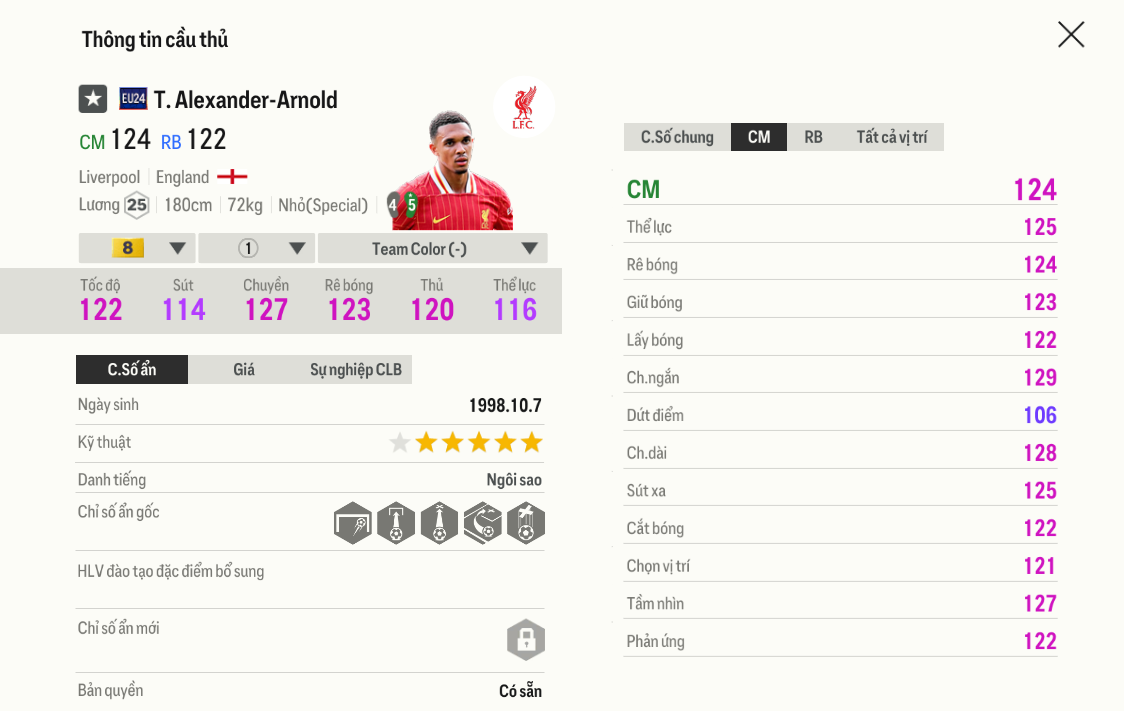Select the CM position tab
Screen dimensions: 1124x711
(759, 137)
